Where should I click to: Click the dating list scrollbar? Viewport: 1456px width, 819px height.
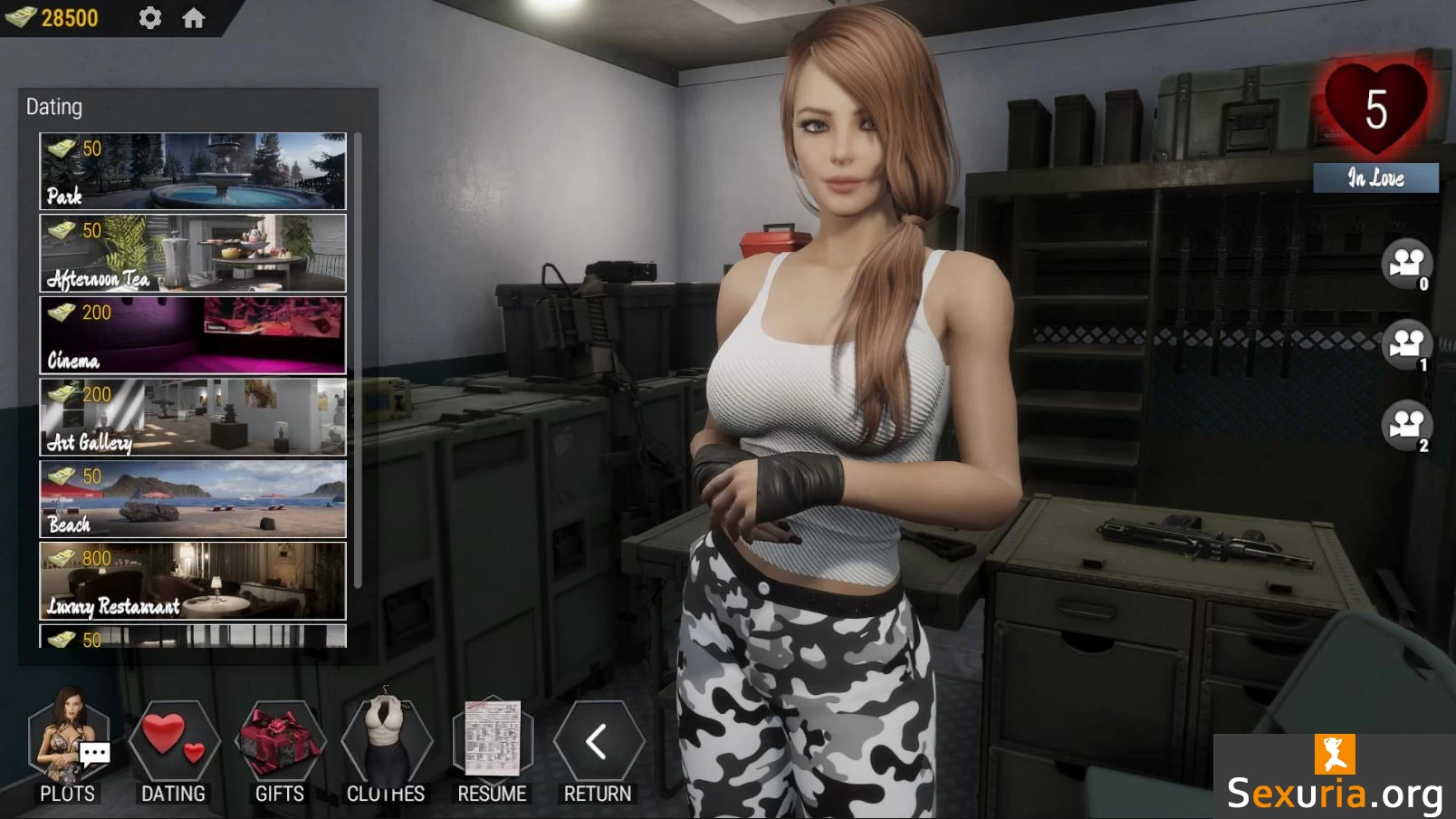coord(359,361)
